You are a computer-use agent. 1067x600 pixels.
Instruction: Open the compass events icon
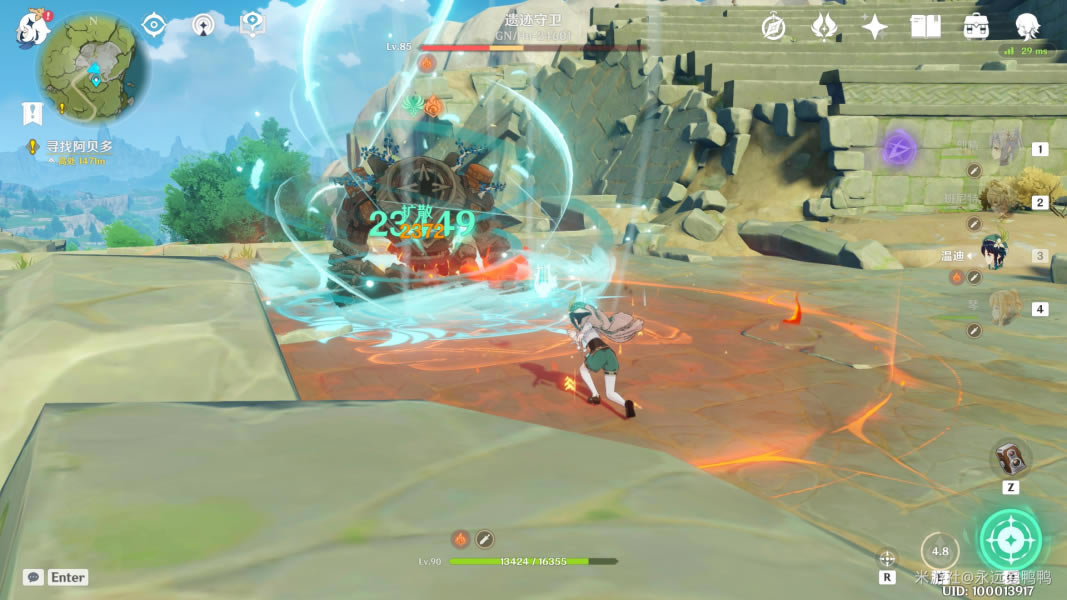tap(773, 27)
